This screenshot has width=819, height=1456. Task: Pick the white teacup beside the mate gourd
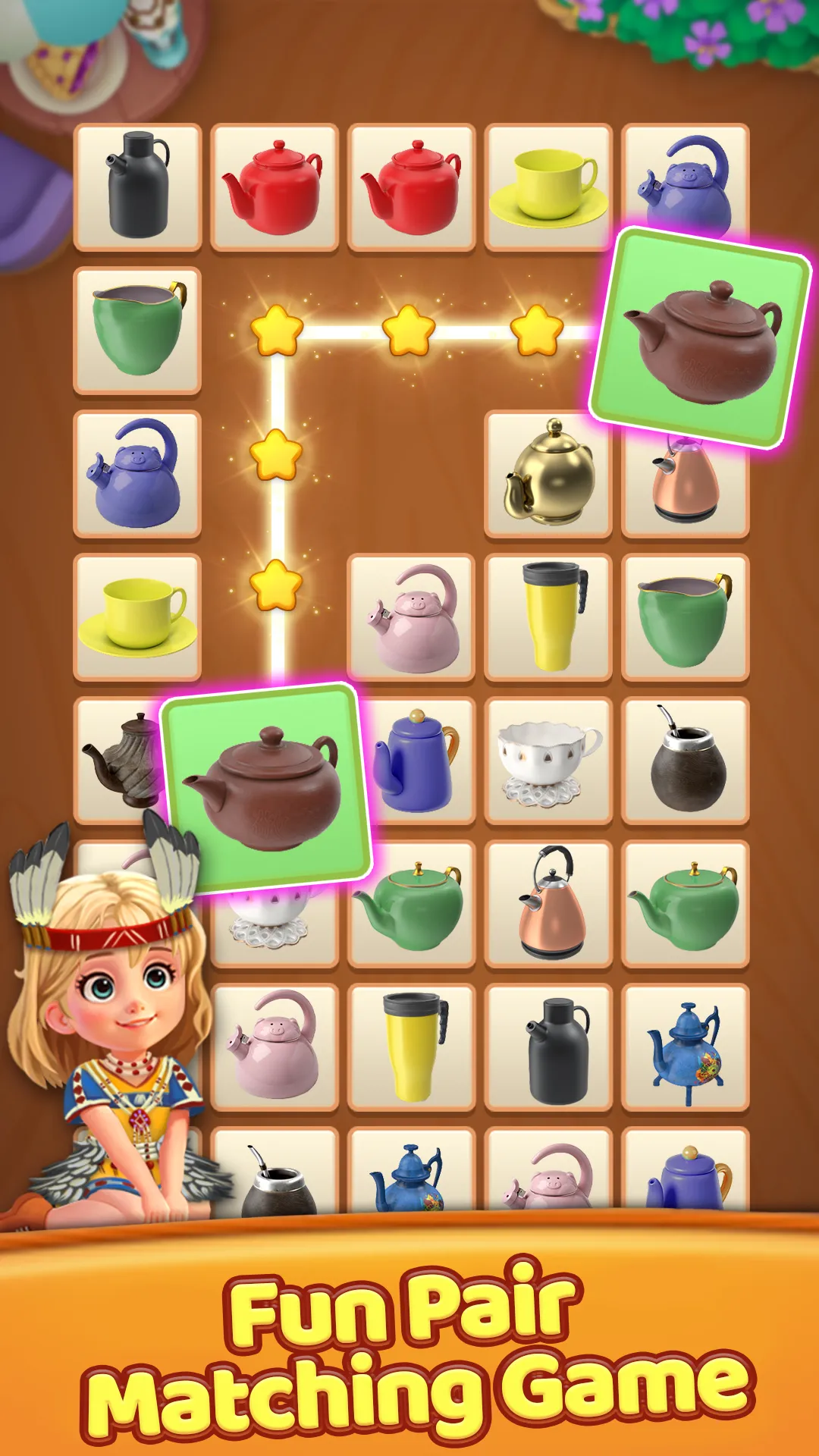coord(548,761)
